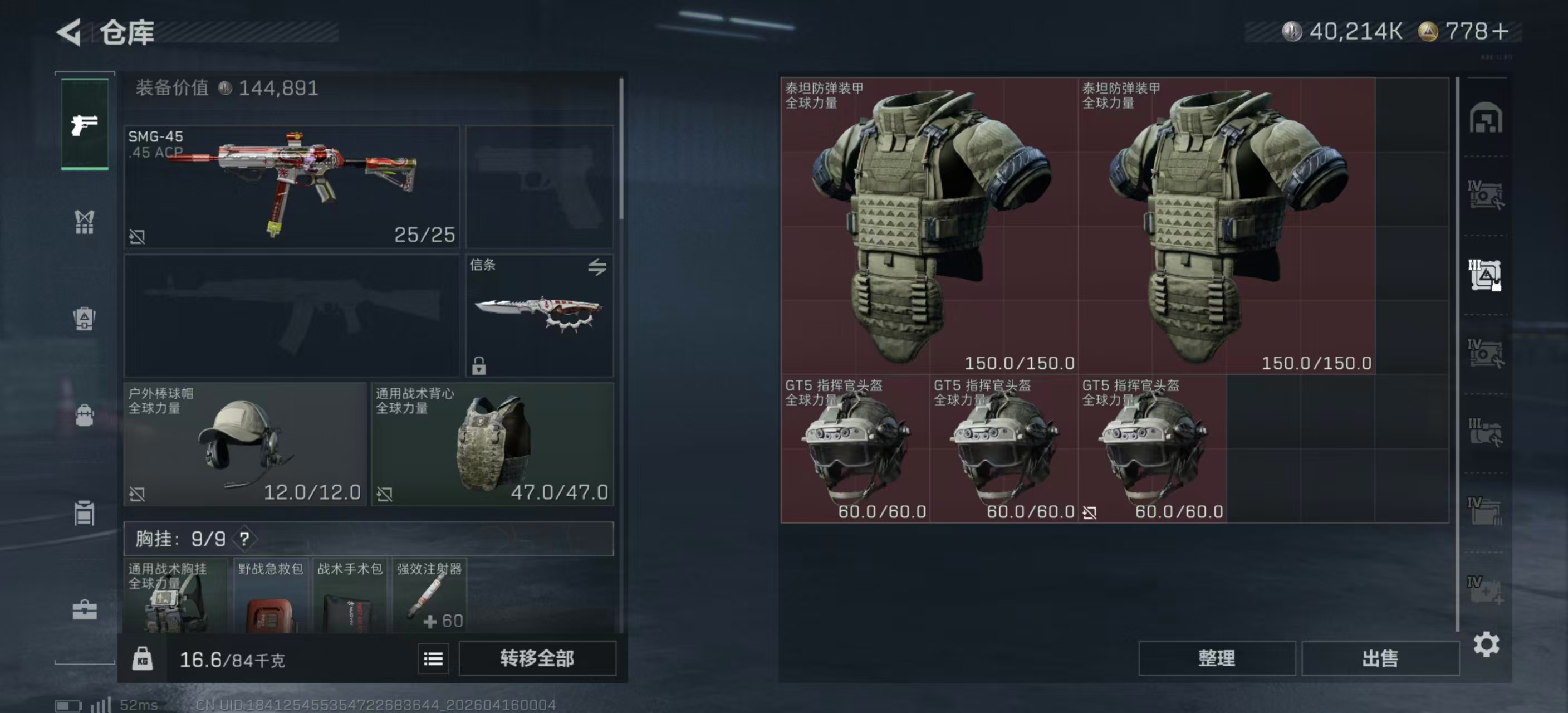
Task: Open the 胸挂 question mark help
Action: point(244,538)
